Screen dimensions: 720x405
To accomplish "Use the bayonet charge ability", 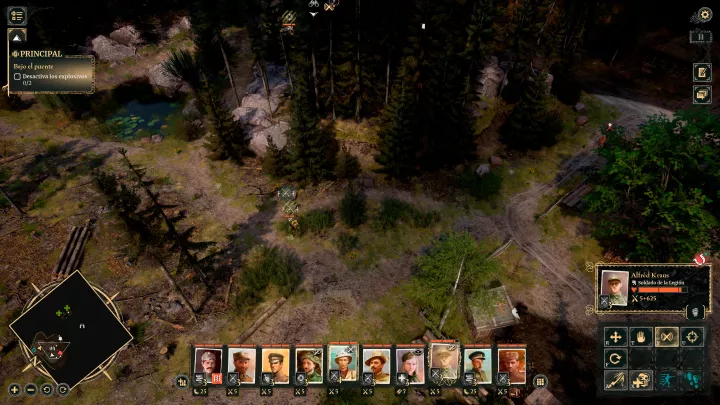I will click(616, 380).
